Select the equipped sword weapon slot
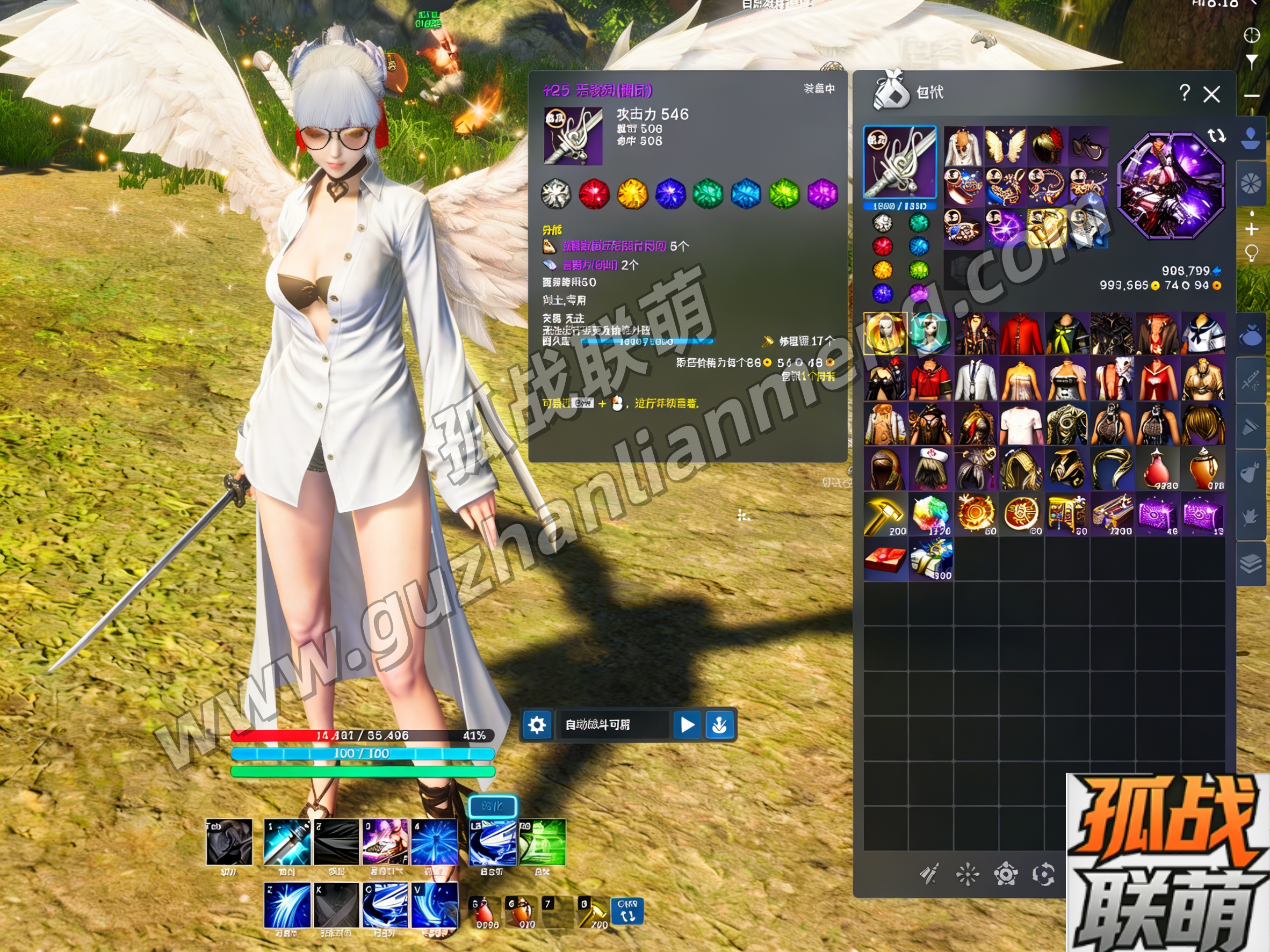1270x952 pixels. (x=899, y=163)
